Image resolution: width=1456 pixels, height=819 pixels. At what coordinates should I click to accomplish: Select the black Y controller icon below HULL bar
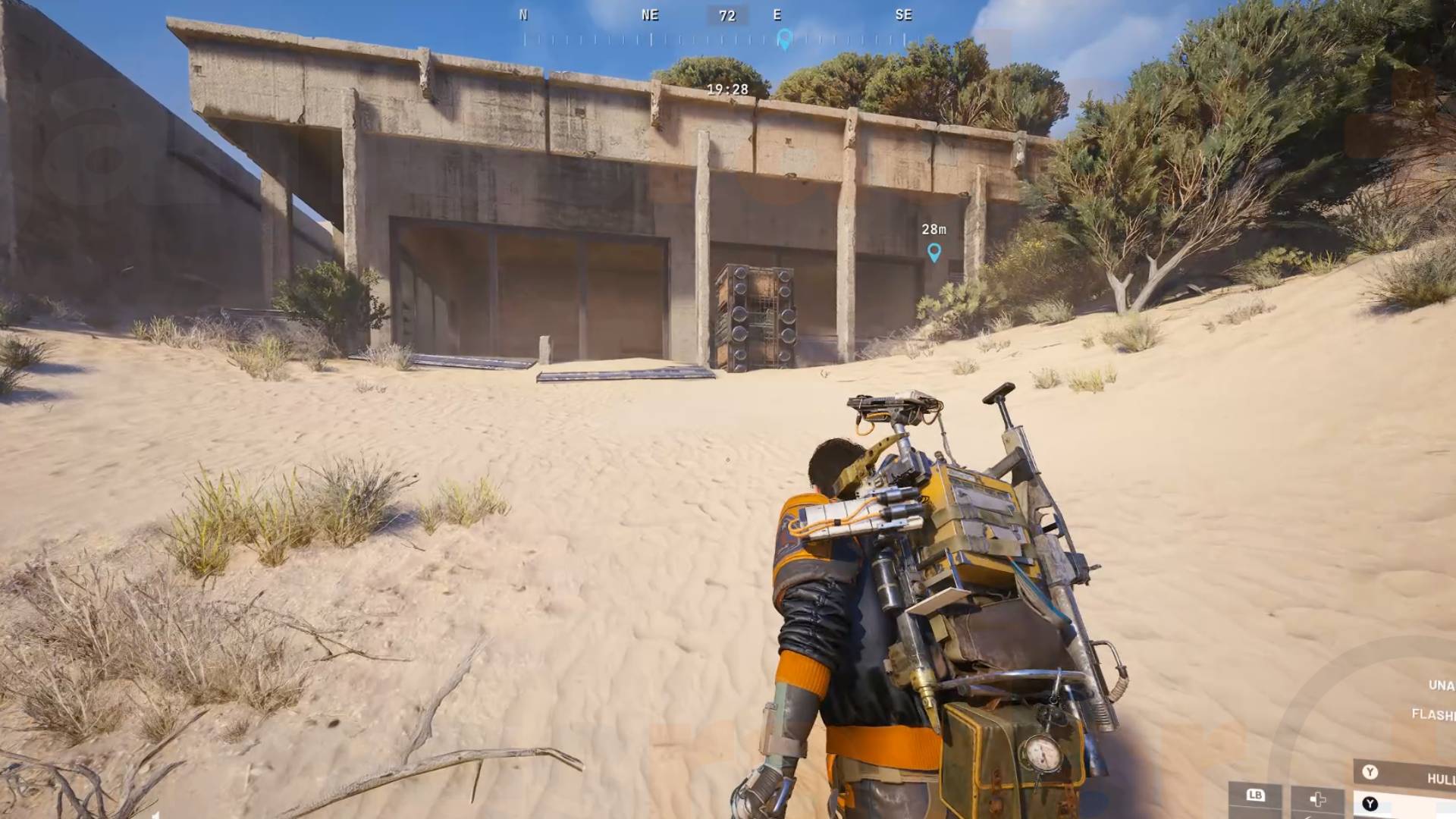pos(1370,803)
